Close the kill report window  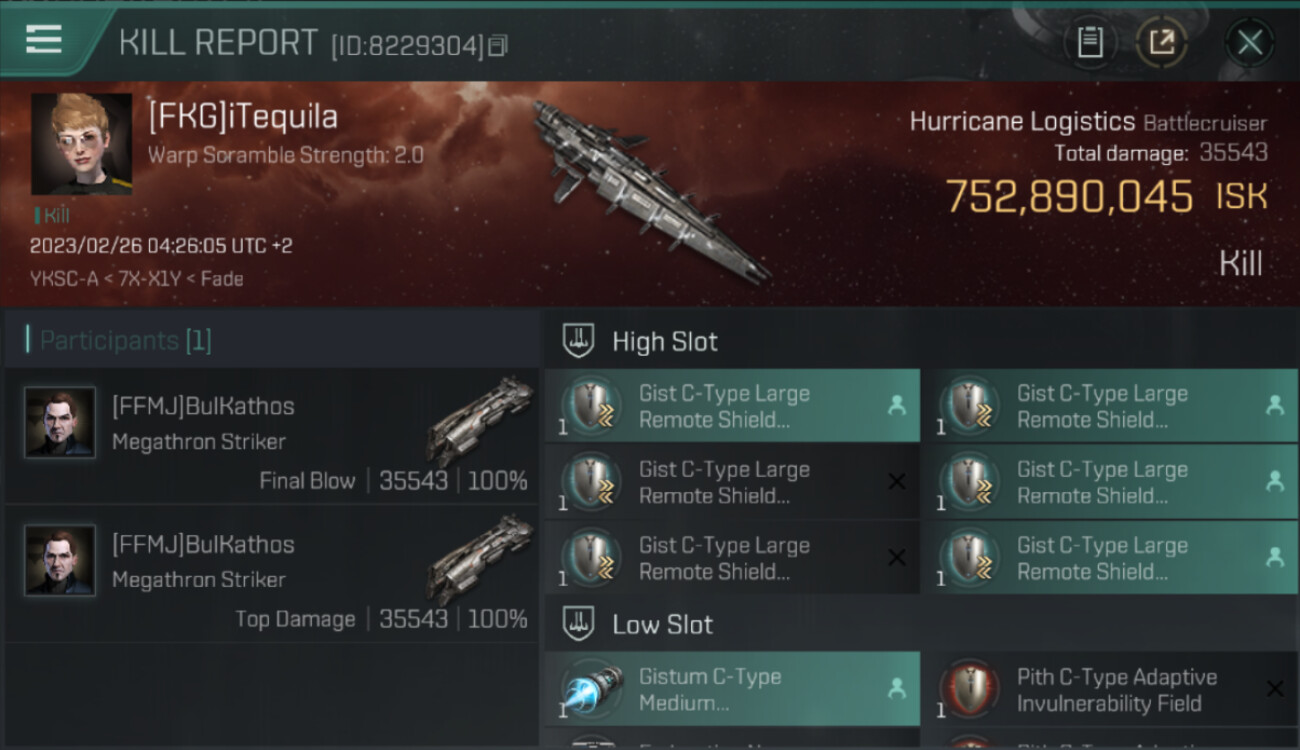click(x=1249, y=42)
